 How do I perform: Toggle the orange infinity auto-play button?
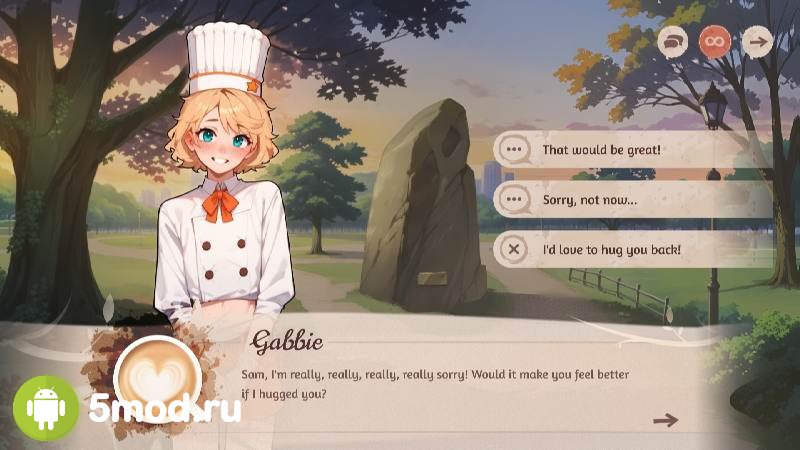point(715,42)
